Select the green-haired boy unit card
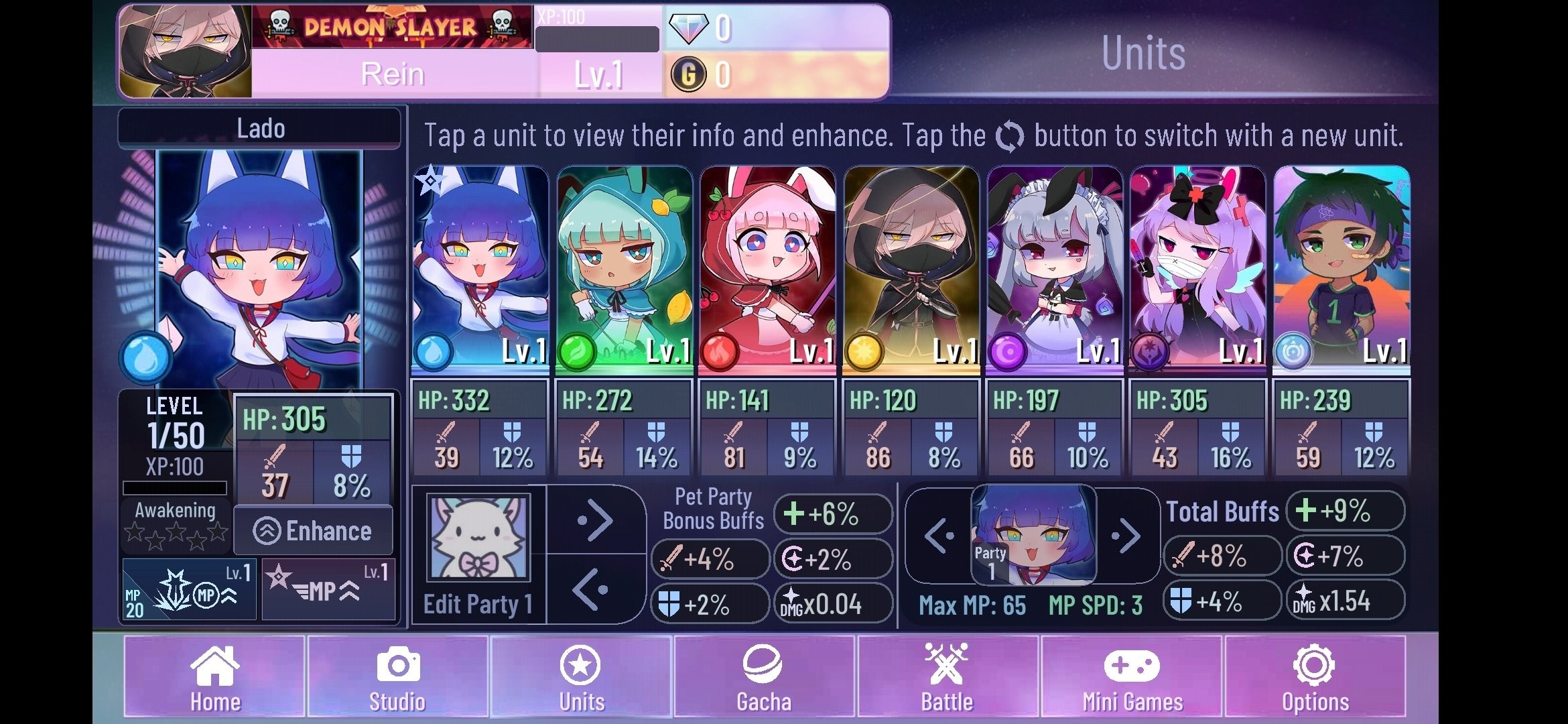This screenshot has height=724, width=1568. (1342, 268)
